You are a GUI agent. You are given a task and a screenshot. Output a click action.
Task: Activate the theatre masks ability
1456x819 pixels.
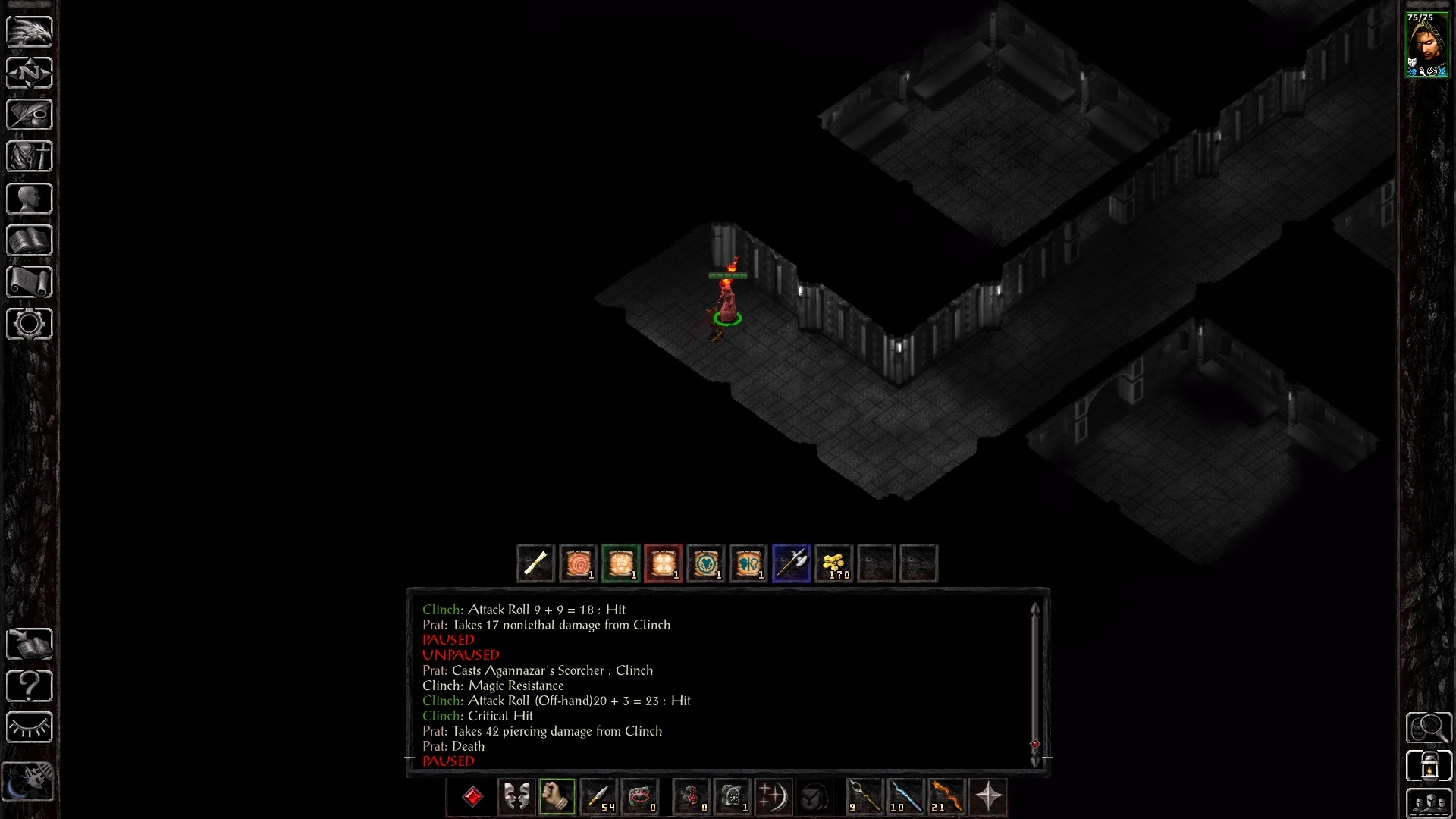[516, 796]
